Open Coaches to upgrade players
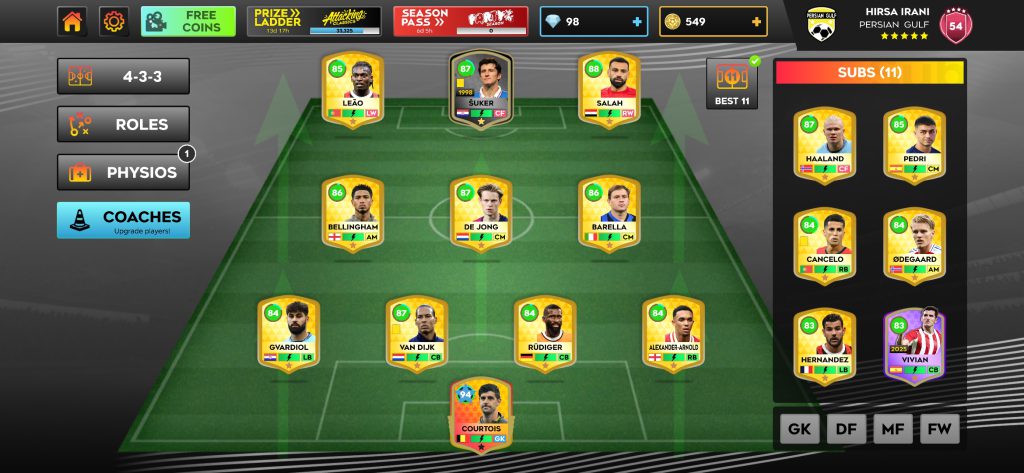The image size is (1024, 473). 124,220
